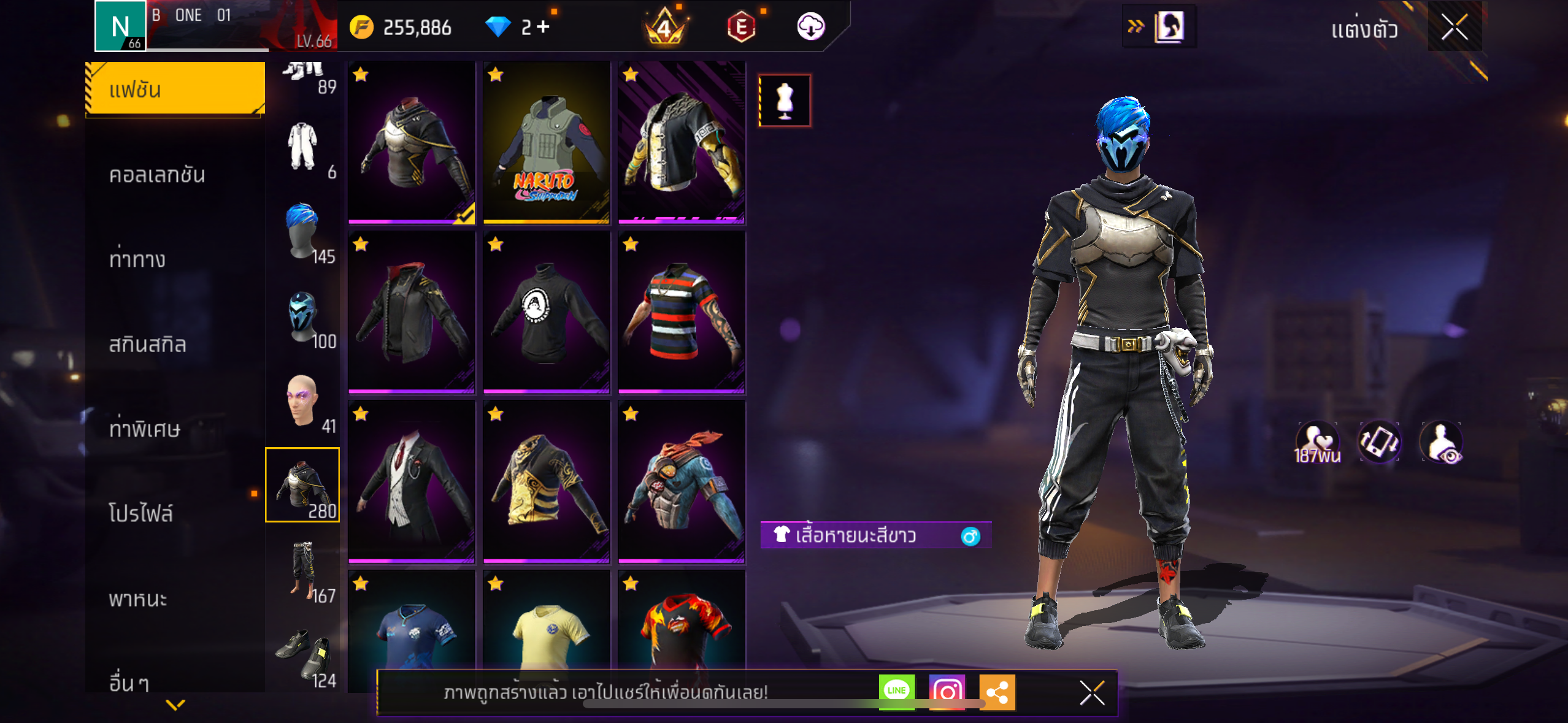Open the ท่าทาง emotes section
This screenshot has width=1568, height=723.
[x=137, y=259]
